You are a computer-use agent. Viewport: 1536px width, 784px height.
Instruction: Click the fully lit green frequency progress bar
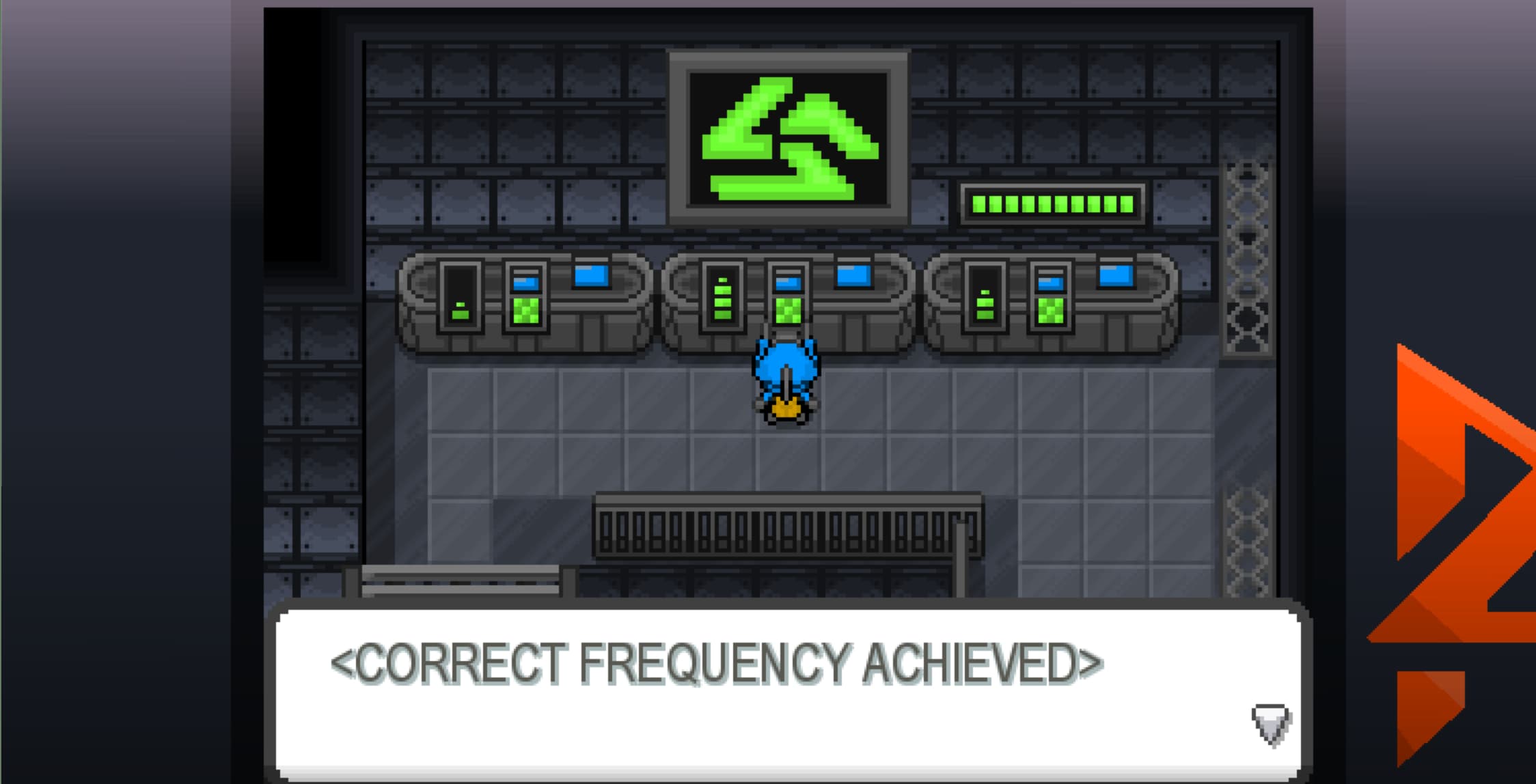(1052, 205)
